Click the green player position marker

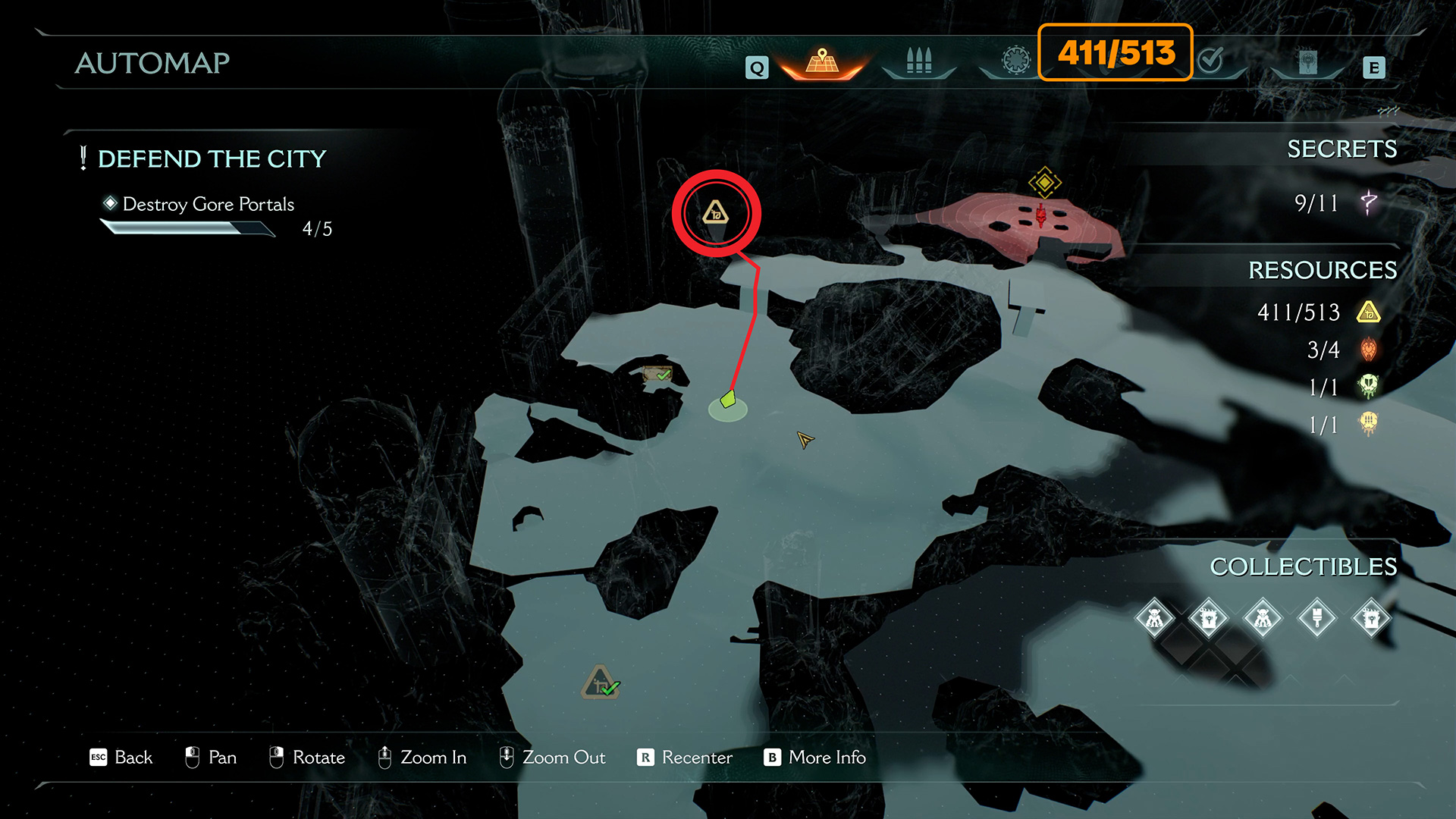point(728,399)
